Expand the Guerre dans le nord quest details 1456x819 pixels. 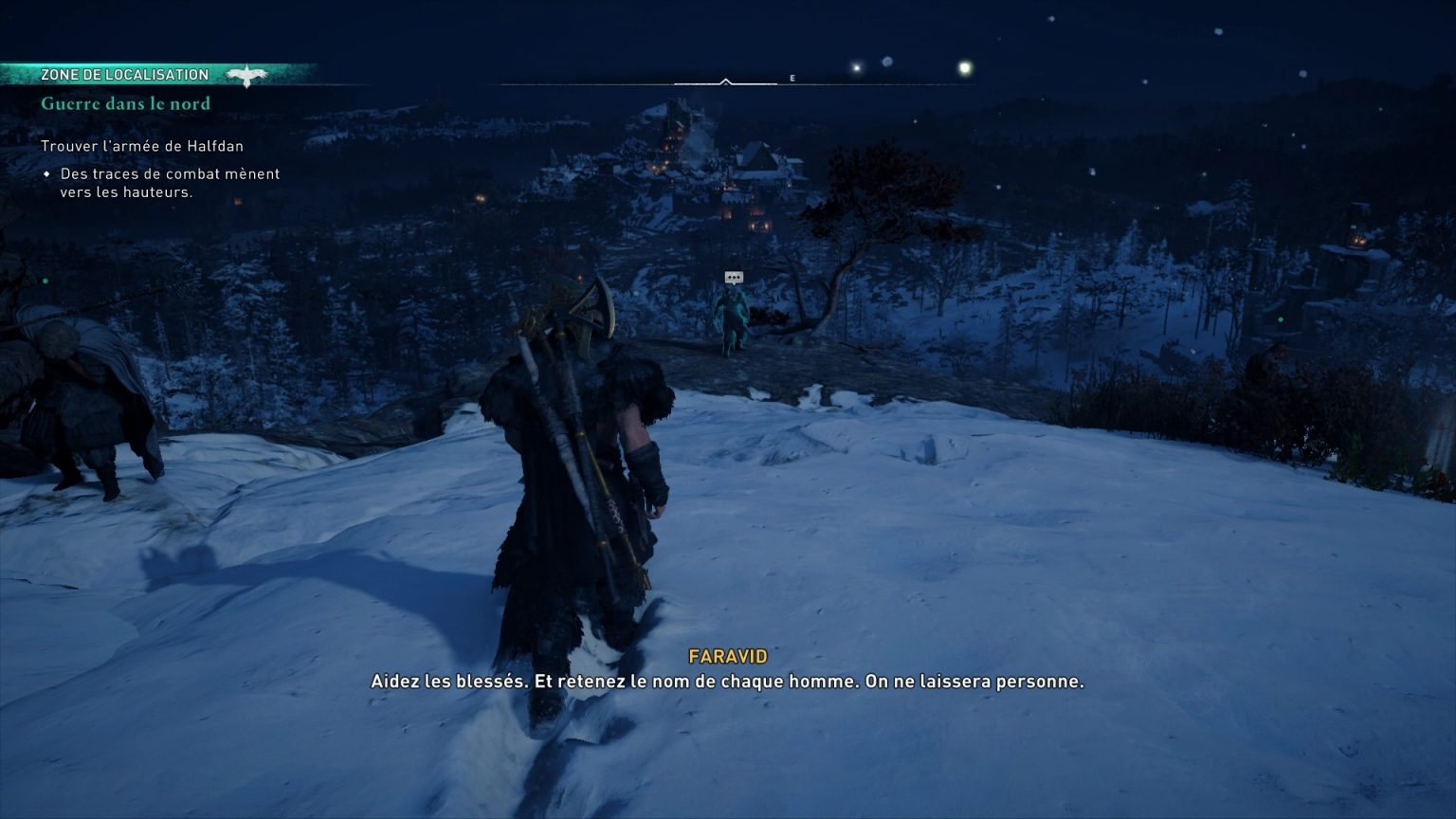(x=125, y=103)
